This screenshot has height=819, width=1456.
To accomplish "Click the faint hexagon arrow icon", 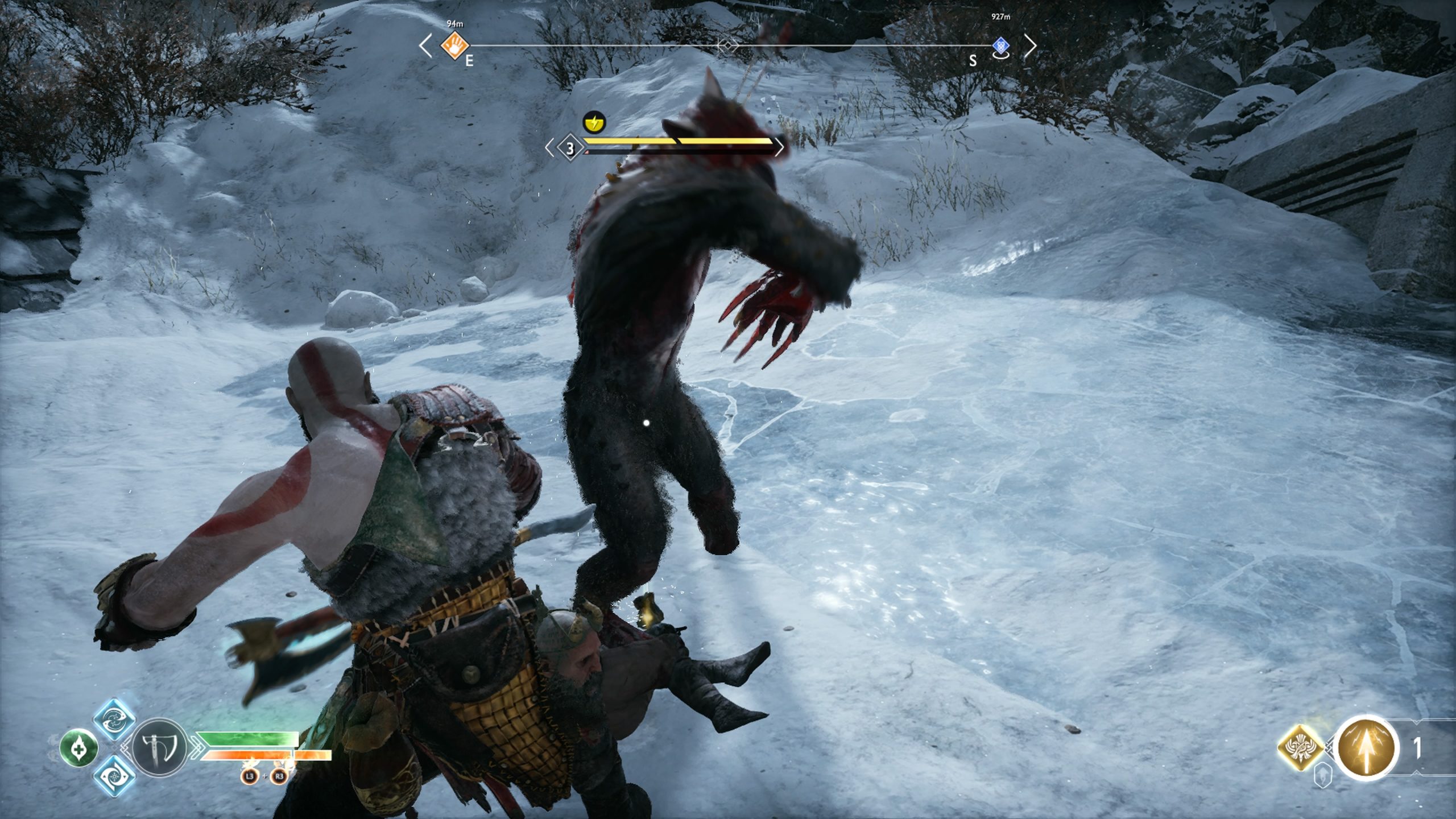I will pos(1323,776).
